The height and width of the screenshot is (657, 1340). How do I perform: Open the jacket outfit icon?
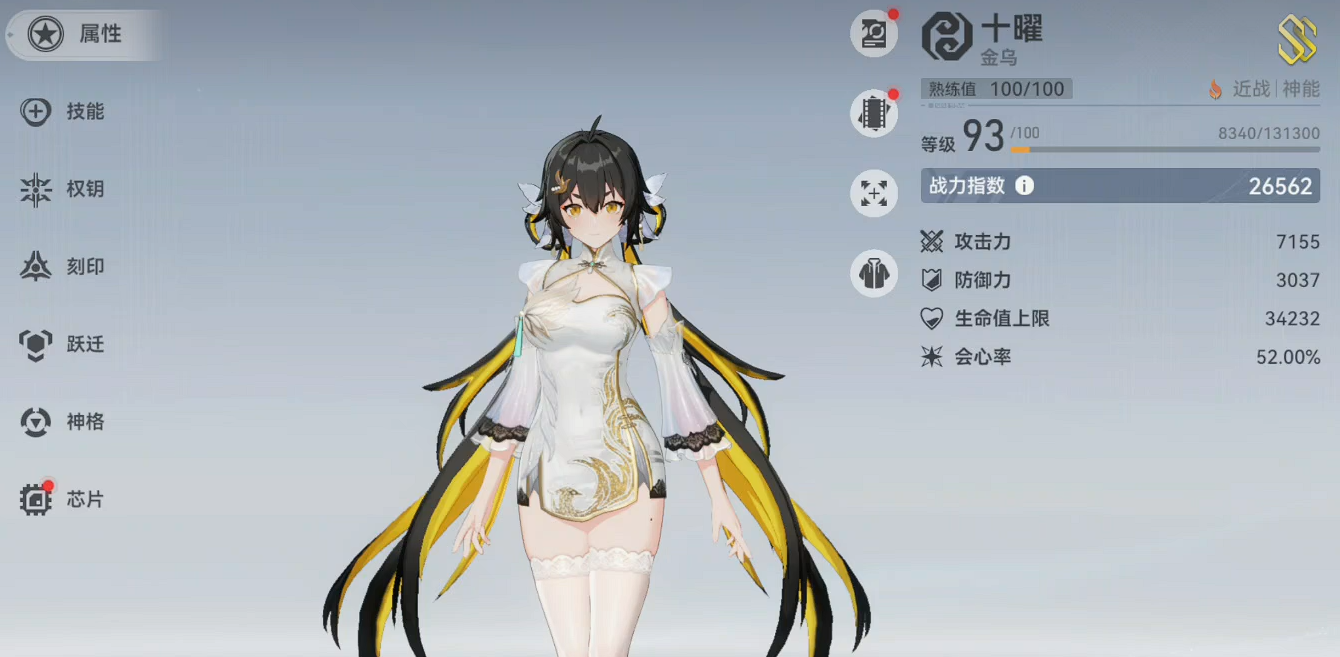(x=874, y=273)
